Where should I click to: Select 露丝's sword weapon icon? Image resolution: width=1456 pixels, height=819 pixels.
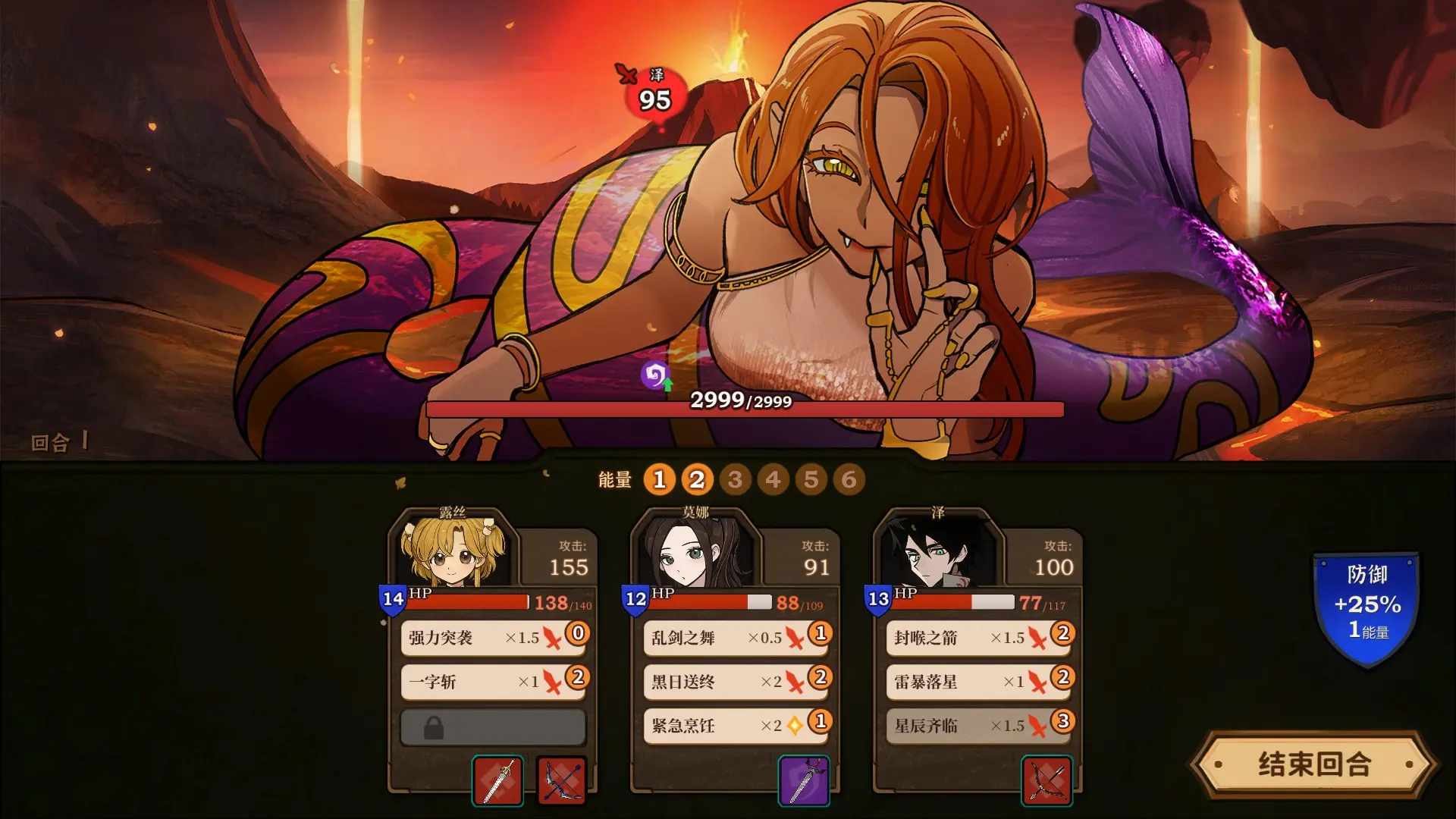(x=497, y=781)
